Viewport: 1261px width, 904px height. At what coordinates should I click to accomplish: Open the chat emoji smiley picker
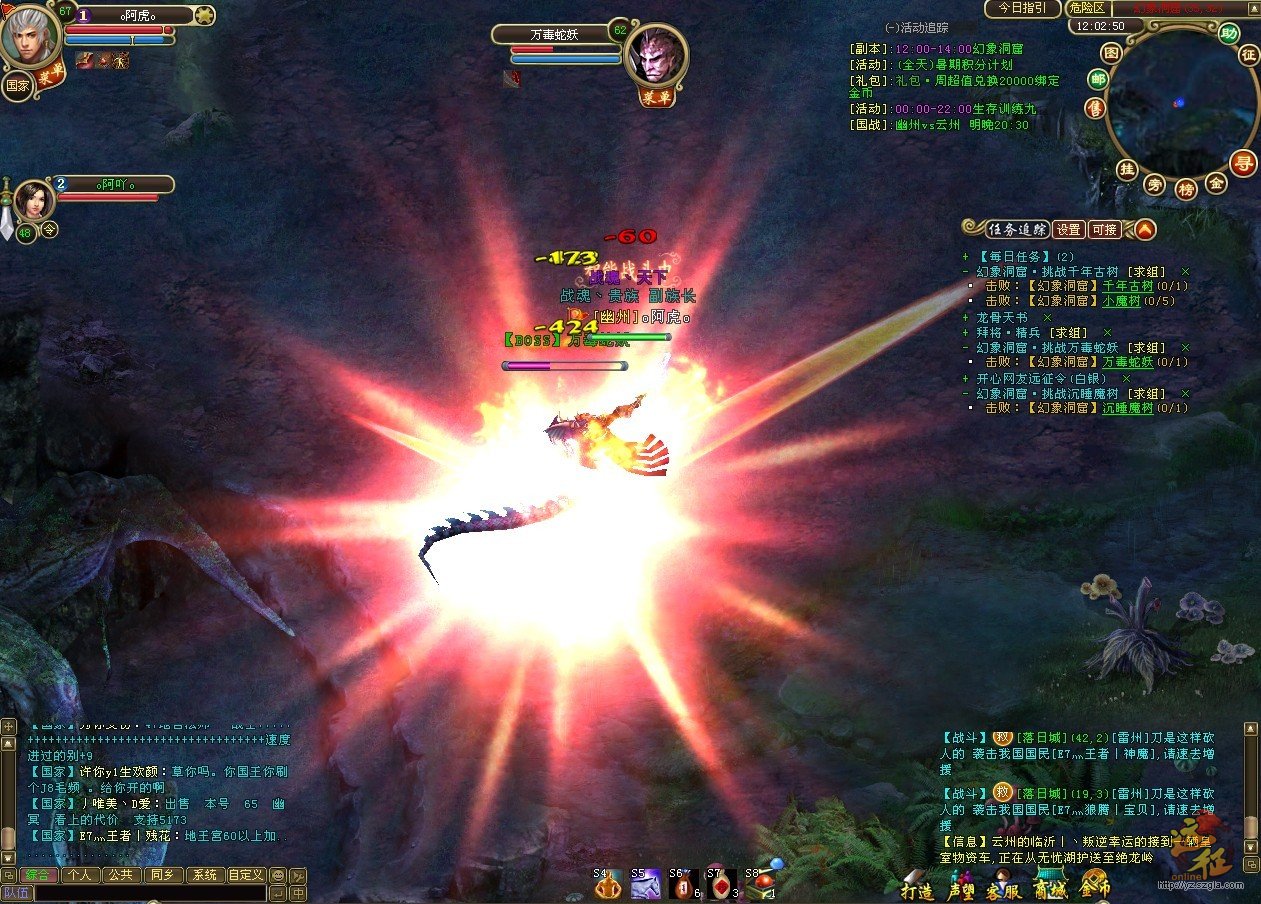tap(278, 875)
